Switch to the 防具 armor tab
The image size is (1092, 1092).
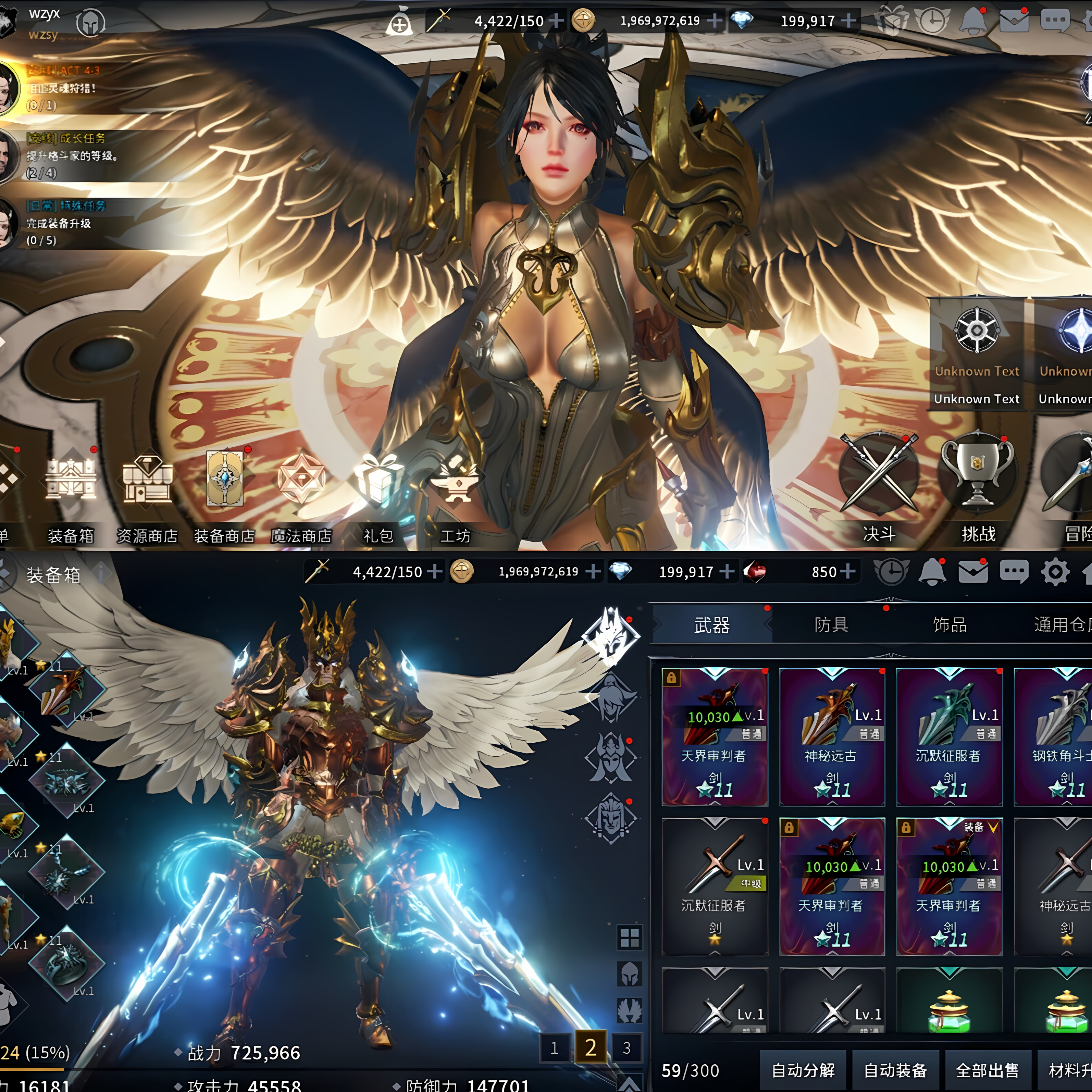(831, 624)
